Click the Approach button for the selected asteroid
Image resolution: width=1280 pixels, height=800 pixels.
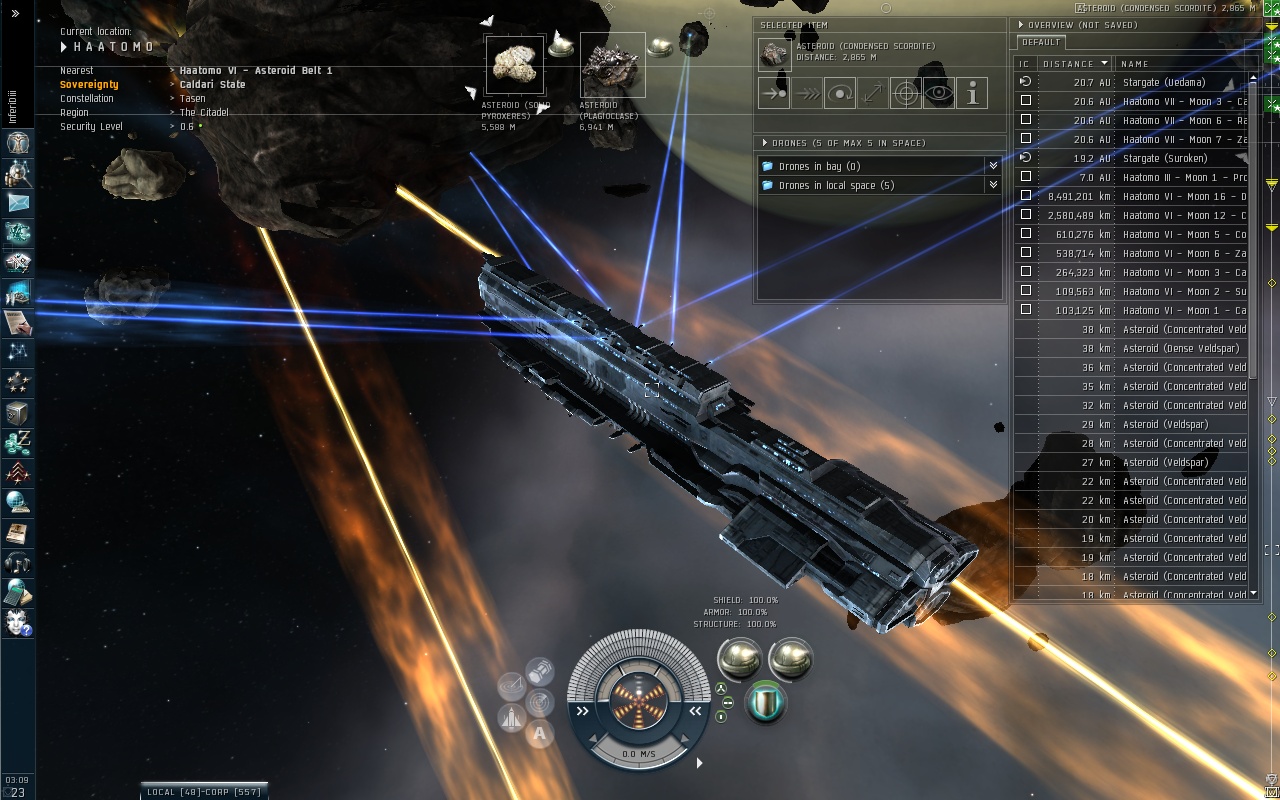tap(774, 94)
